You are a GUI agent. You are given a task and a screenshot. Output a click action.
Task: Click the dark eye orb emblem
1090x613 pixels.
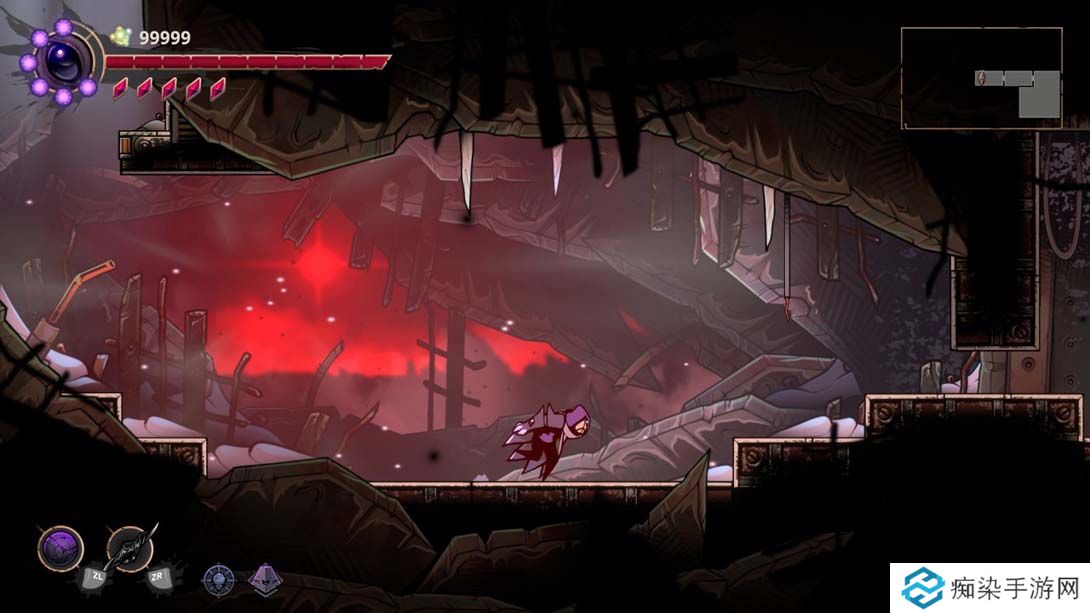[x=66, y=62]
